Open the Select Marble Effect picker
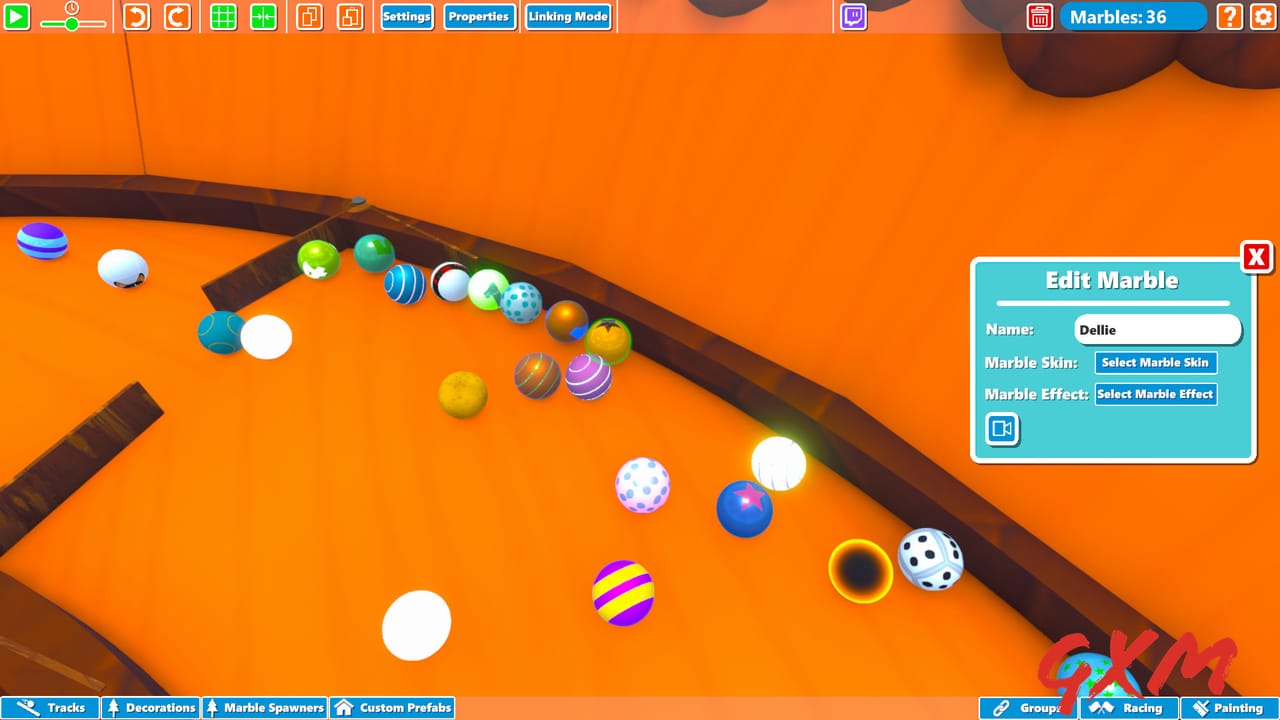Image resolution: width=1280 pixels, height=720 pixels. point(1155,394)
